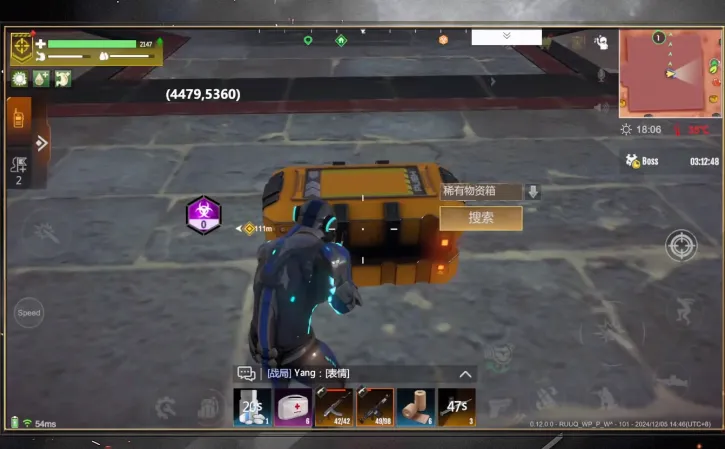725x449 pixels.
Task: Select the hotbar slot with the 47s cooldown
Action: pyautogui.click(x=456, y=407)
